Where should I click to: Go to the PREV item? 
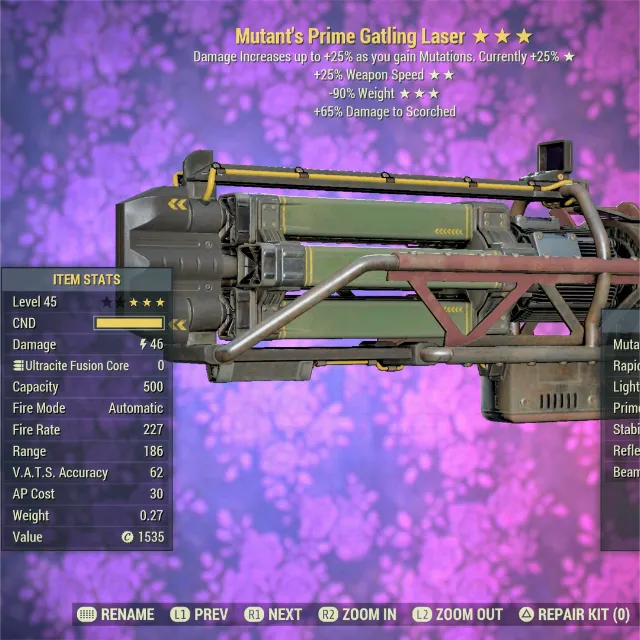(x=199, y=614)
